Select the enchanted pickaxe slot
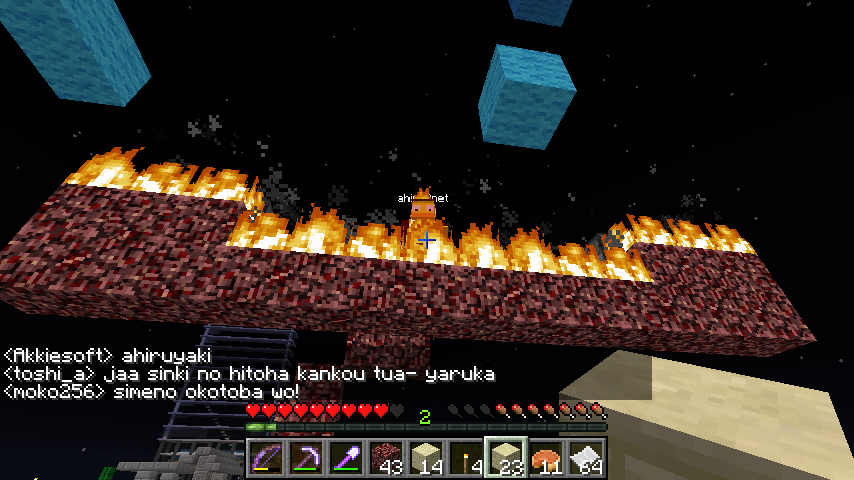 coord(306,458)
